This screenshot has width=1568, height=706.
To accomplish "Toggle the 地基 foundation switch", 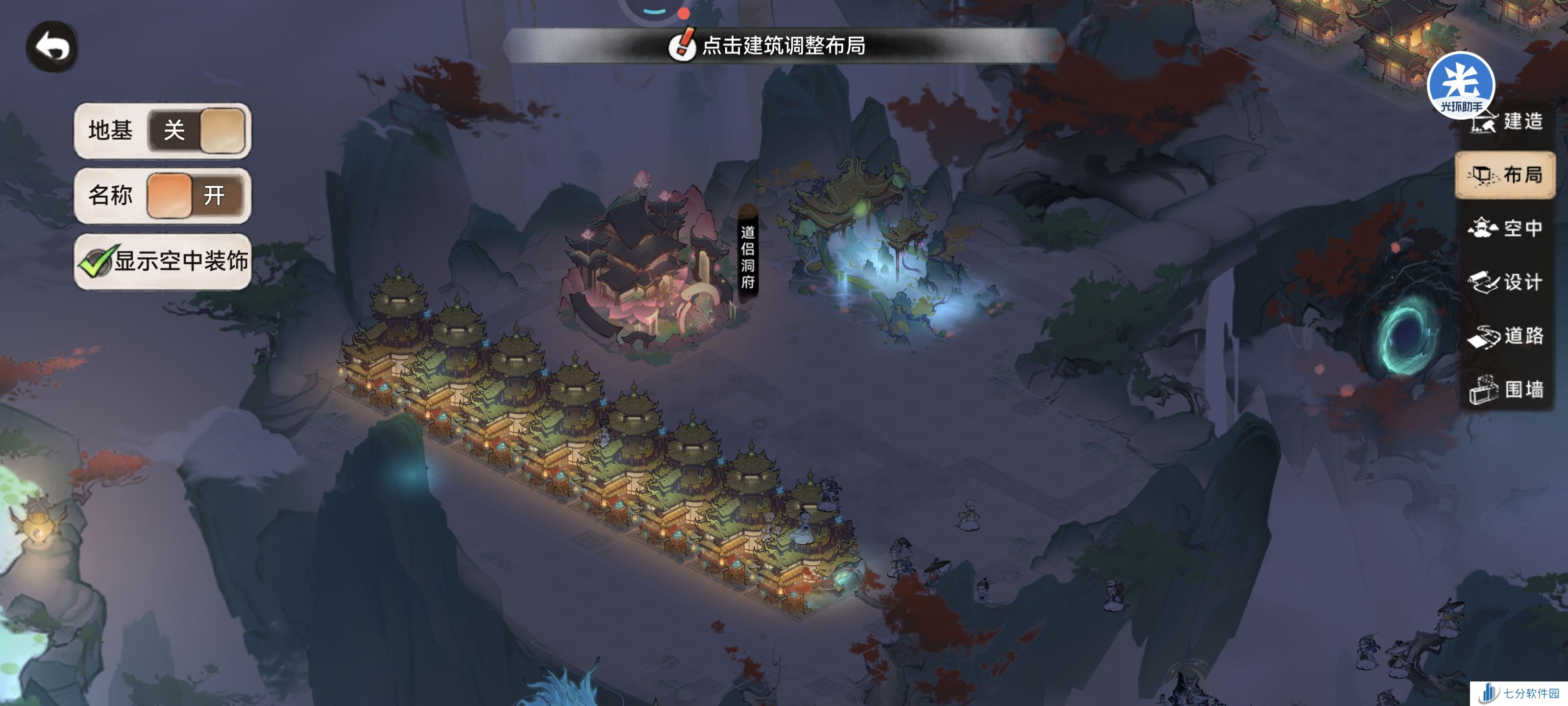I will [x=197, y=130].
